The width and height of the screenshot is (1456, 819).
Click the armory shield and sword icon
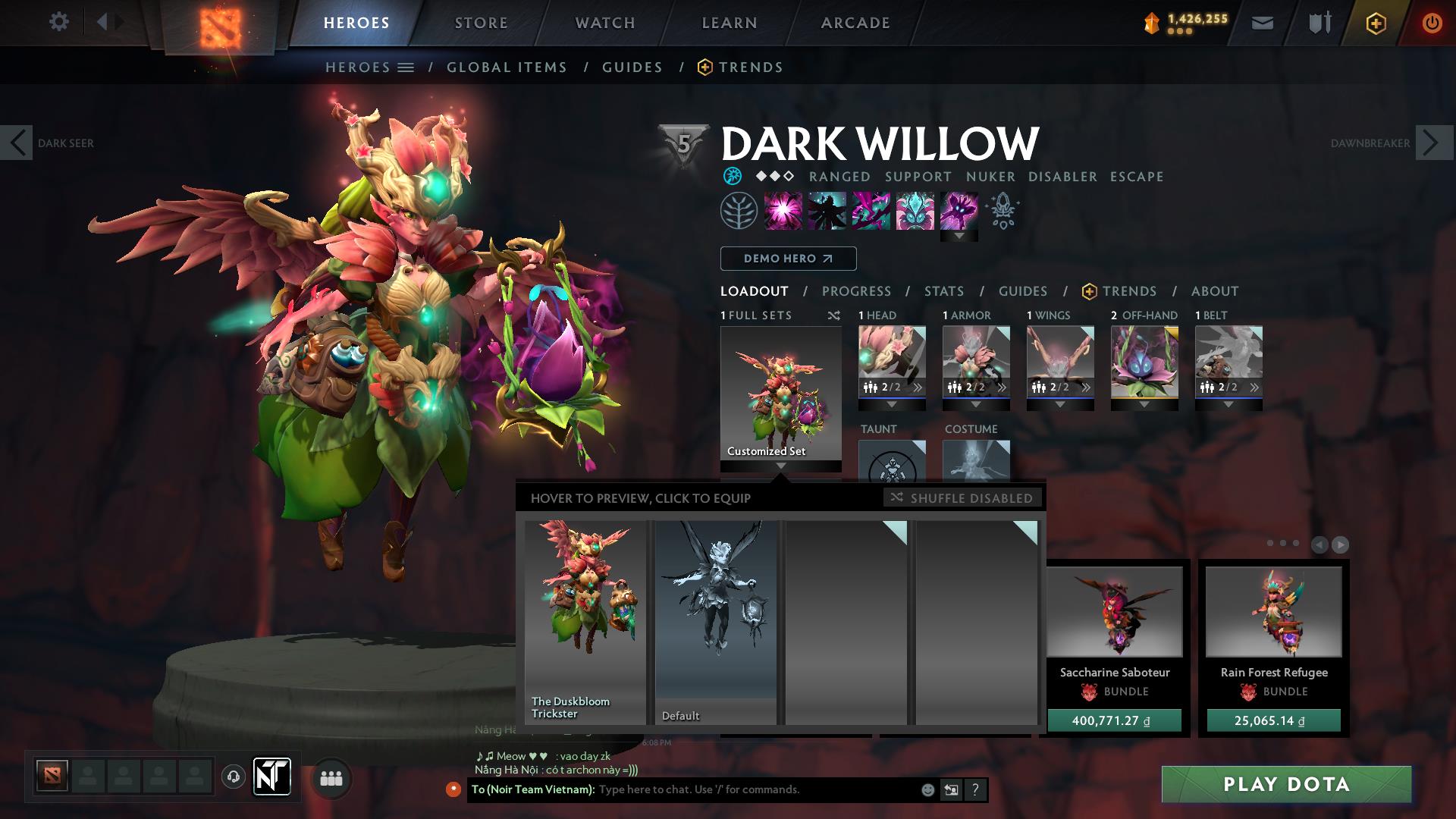point(1318,22)
